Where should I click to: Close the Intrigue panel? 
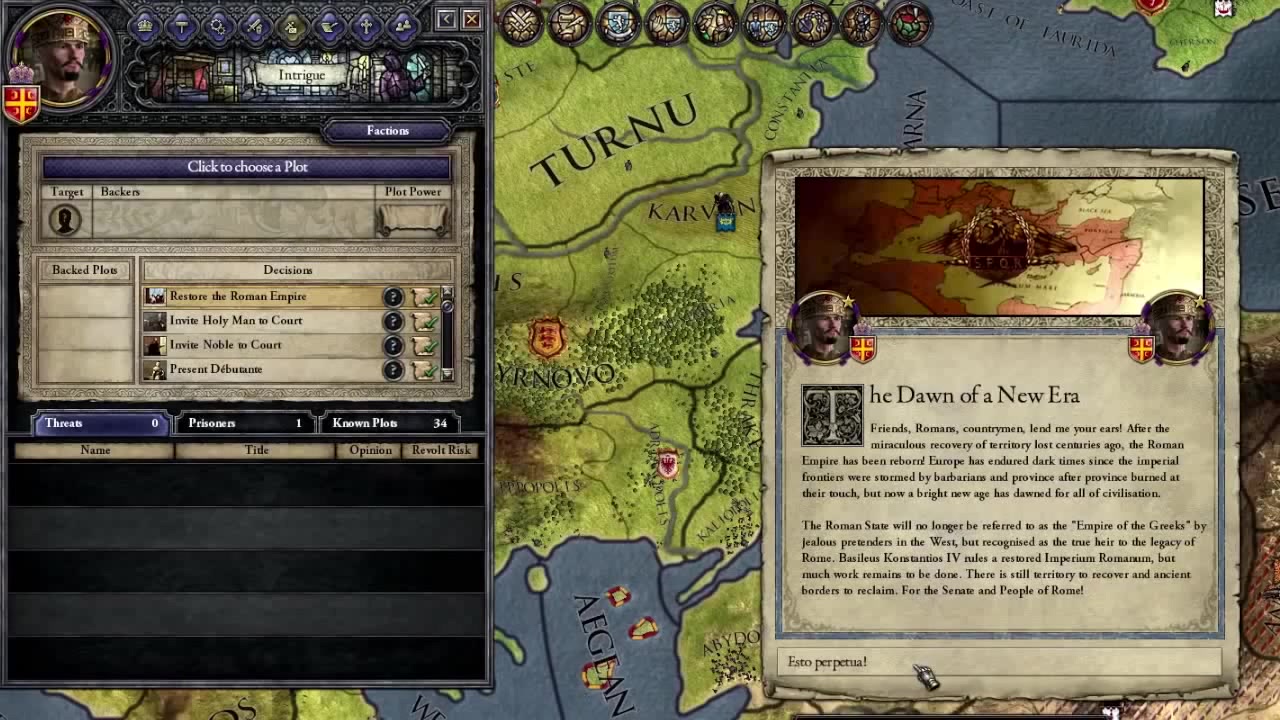(x=472, y=19)
